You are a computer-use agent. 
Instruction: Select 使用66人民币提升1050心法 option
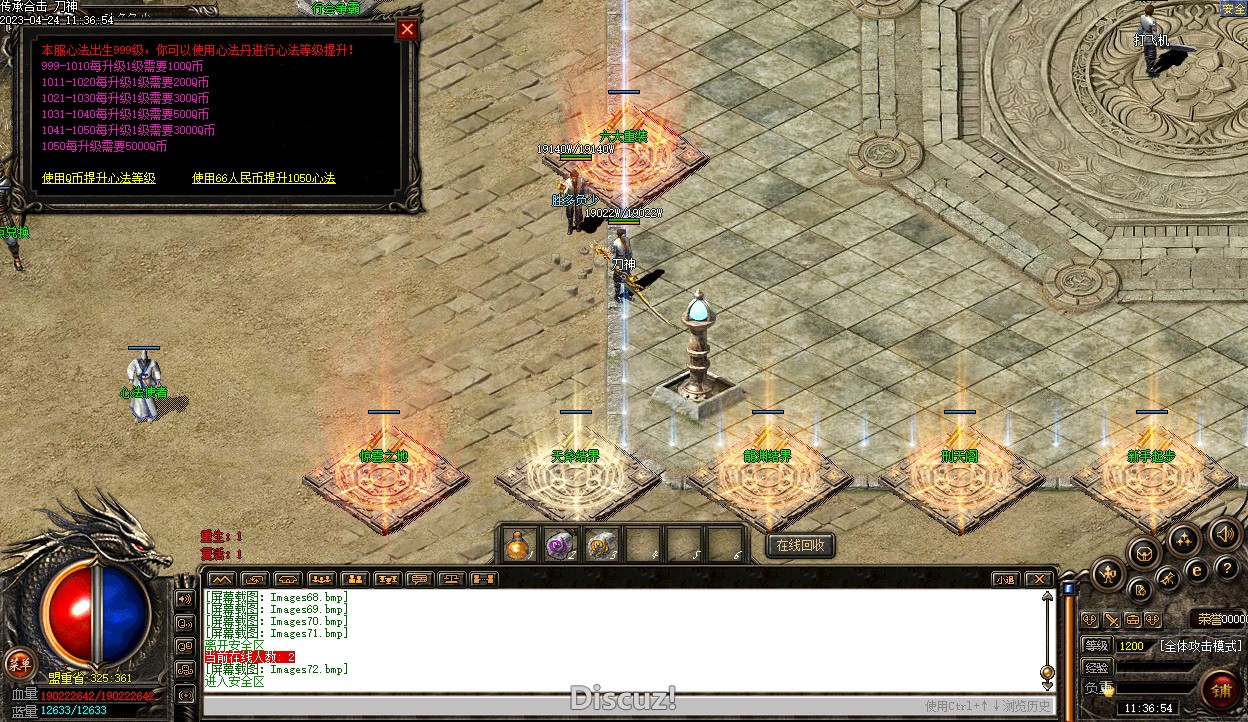click(264, 178)
